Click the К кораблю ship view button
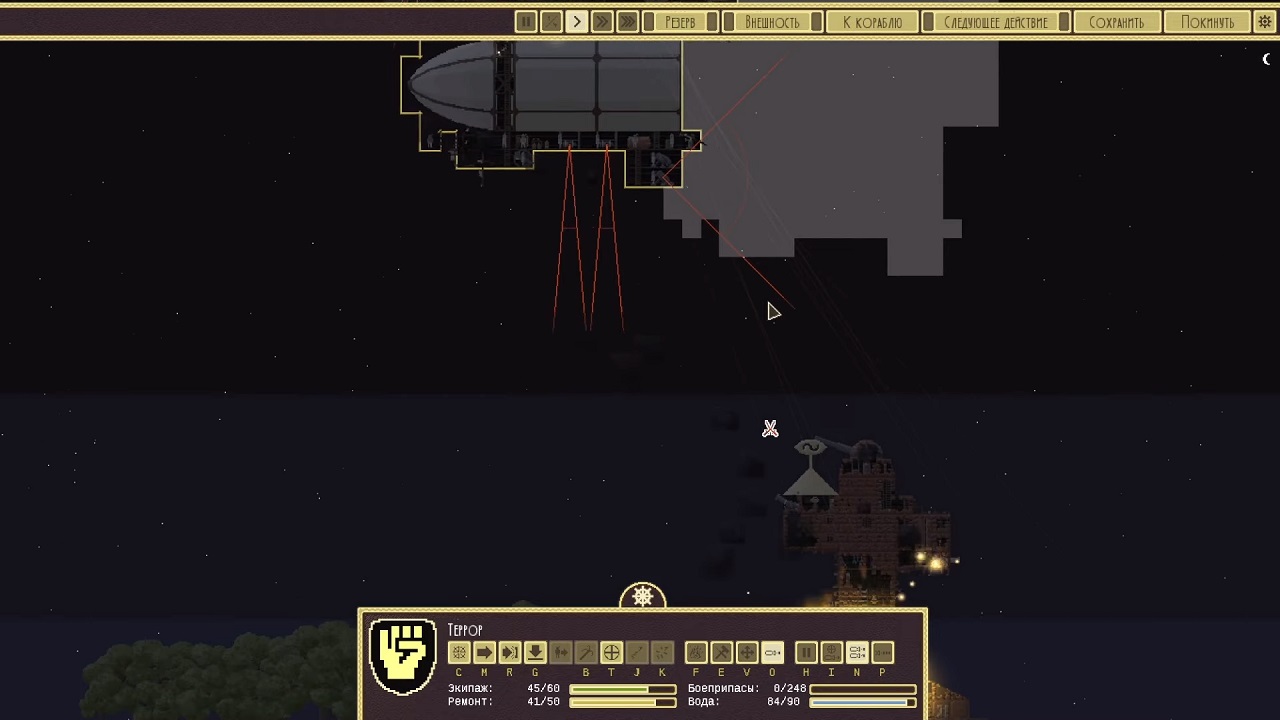The height and width of the screenshot is (720, 1280). tap(872, 21)
